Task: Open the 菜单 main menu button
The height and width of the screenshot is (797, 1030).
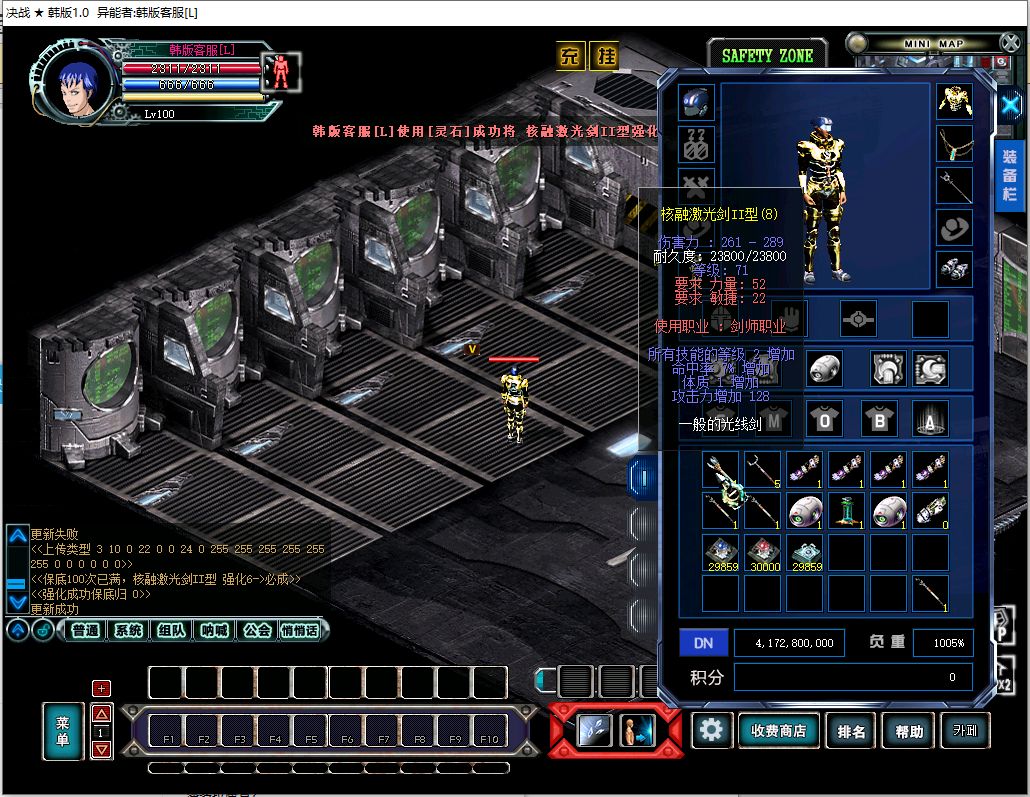Action: click(x=62, y=730)
